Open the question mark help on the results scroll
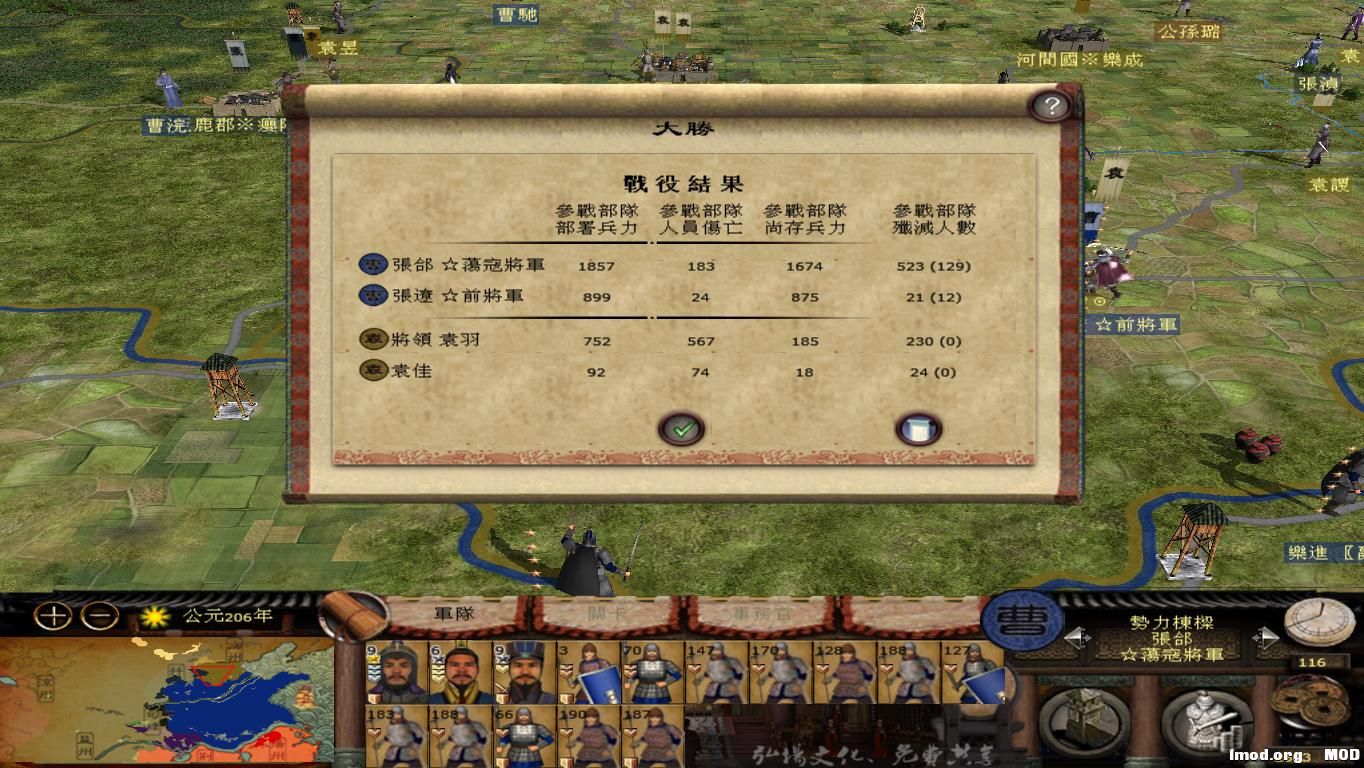This screenshot has height=768, width=1364. (1050, 105)
